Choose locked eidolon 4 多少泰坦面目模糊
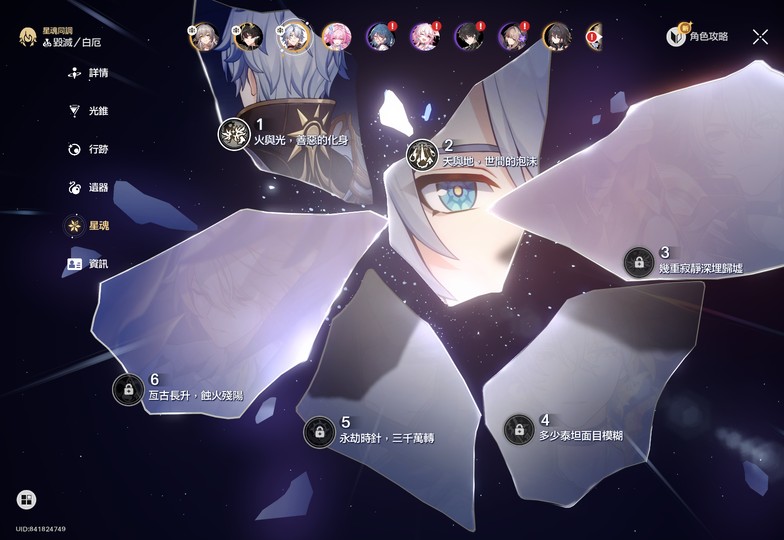The image size is (784, 540). click(x=519, y=429)
